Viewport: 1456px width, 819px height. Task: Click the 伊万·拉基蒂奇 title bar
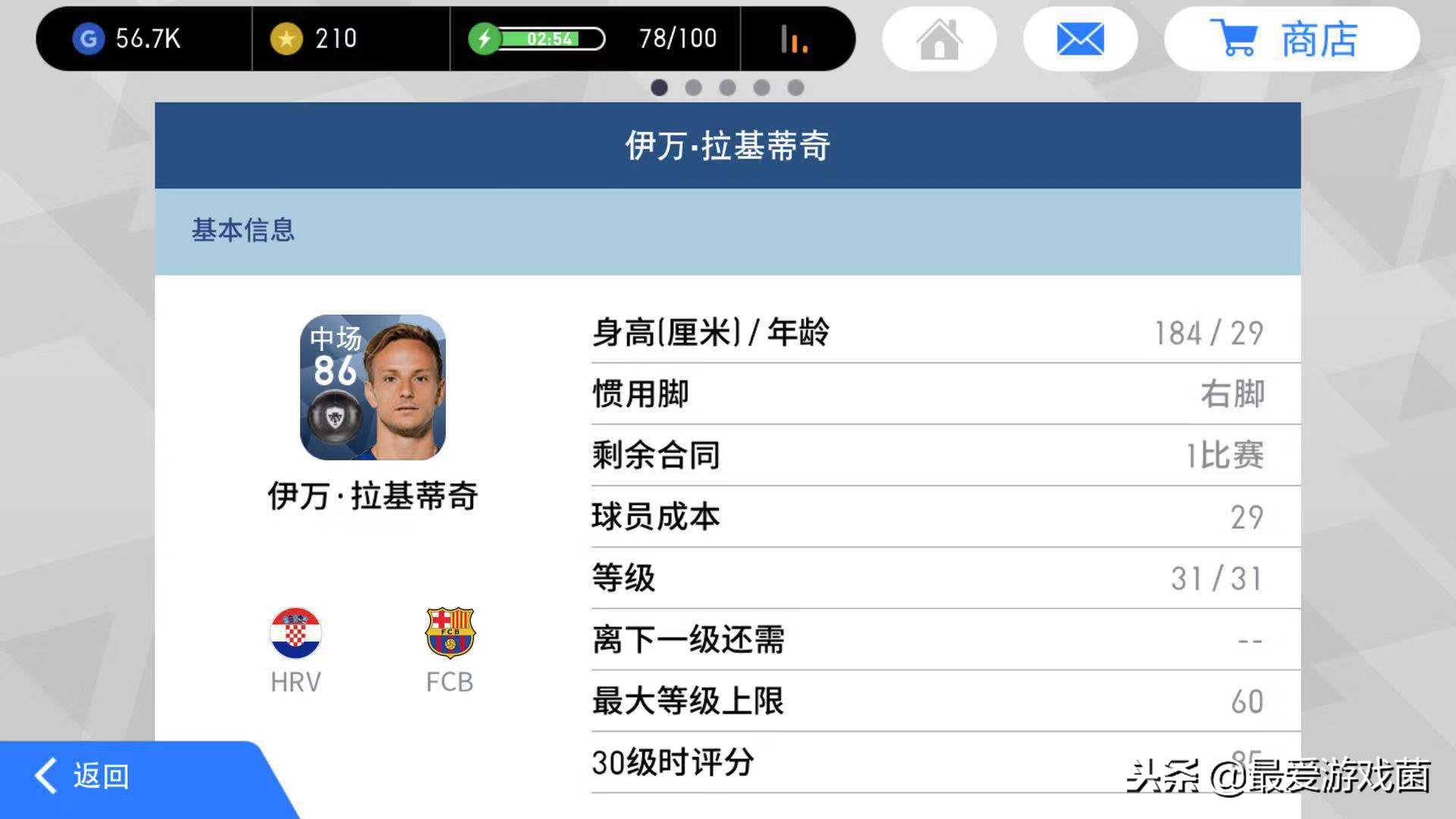(726, 145)
